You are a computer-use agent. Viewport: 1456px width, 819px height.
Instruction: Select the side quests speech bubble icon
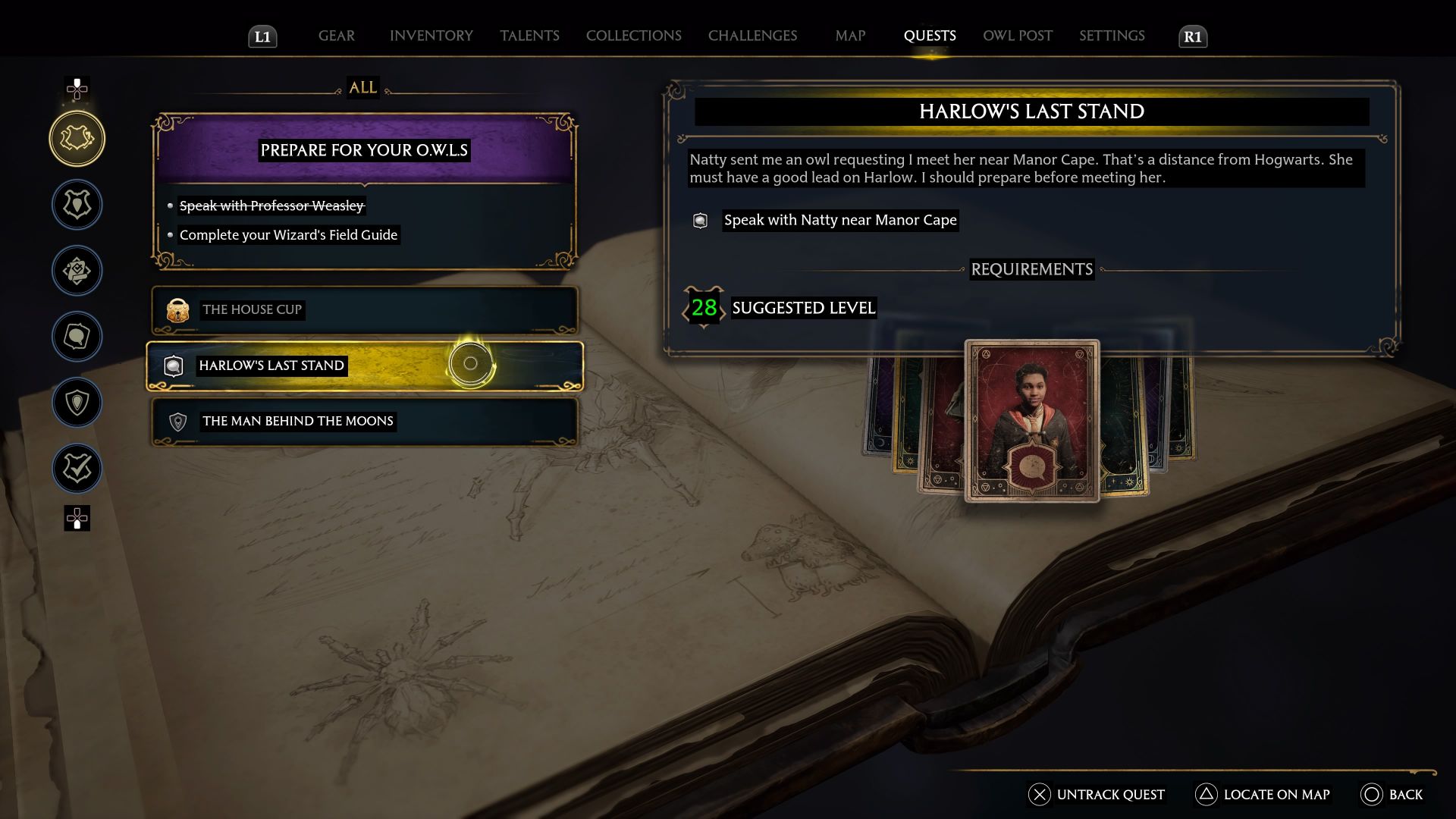click(77, 337)
